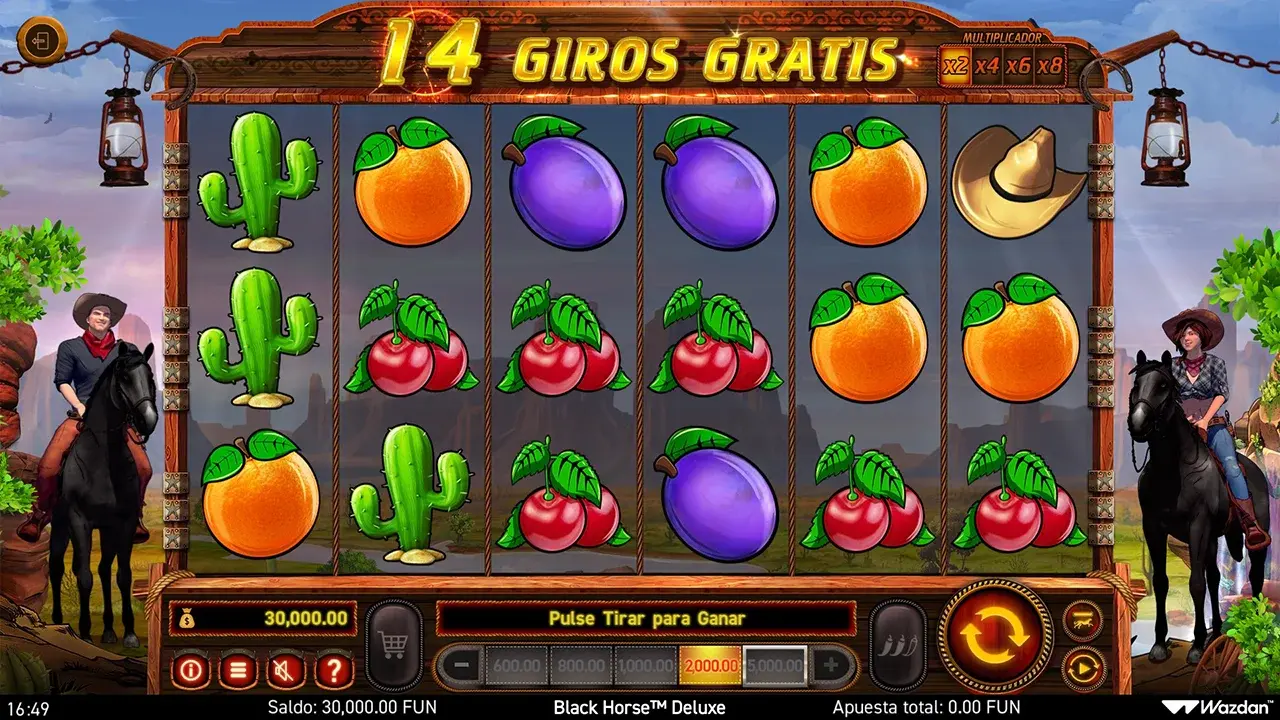Open the shopping cart bonus buy
1280x720 pixels.
[x=395, y=645]
